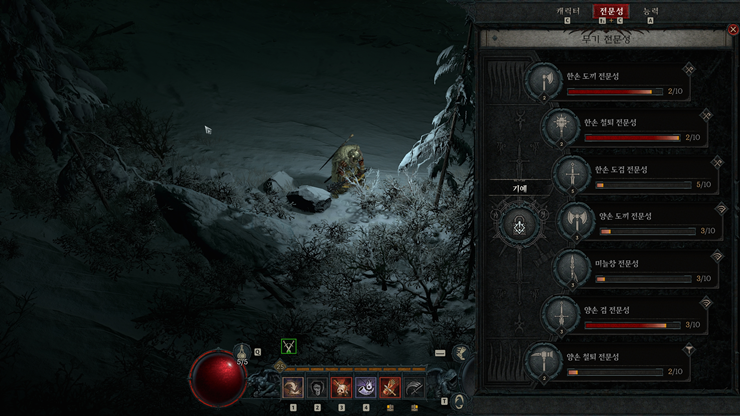Trigger the purple horn skill in slot 4

point(366,388)
